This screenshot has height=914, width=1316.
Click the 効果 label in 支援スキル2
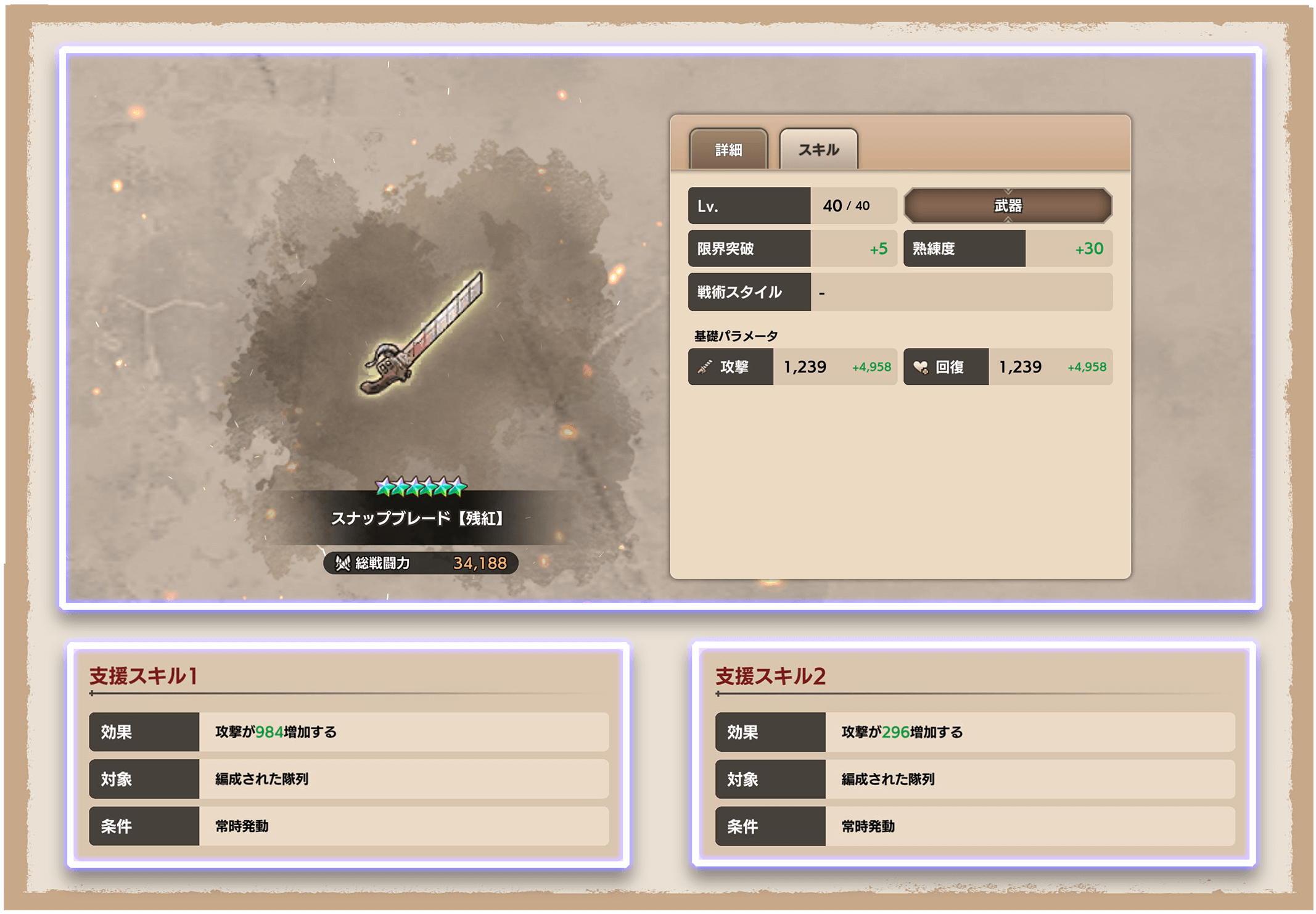pyautogui.click(x=769, y=732)
